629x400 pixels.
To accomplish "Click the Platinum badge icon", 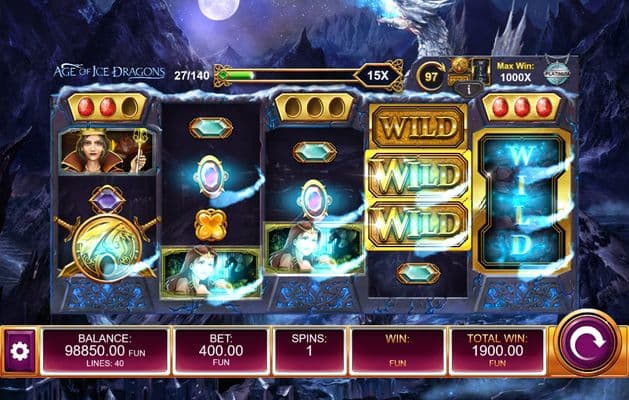I will 557,71.
